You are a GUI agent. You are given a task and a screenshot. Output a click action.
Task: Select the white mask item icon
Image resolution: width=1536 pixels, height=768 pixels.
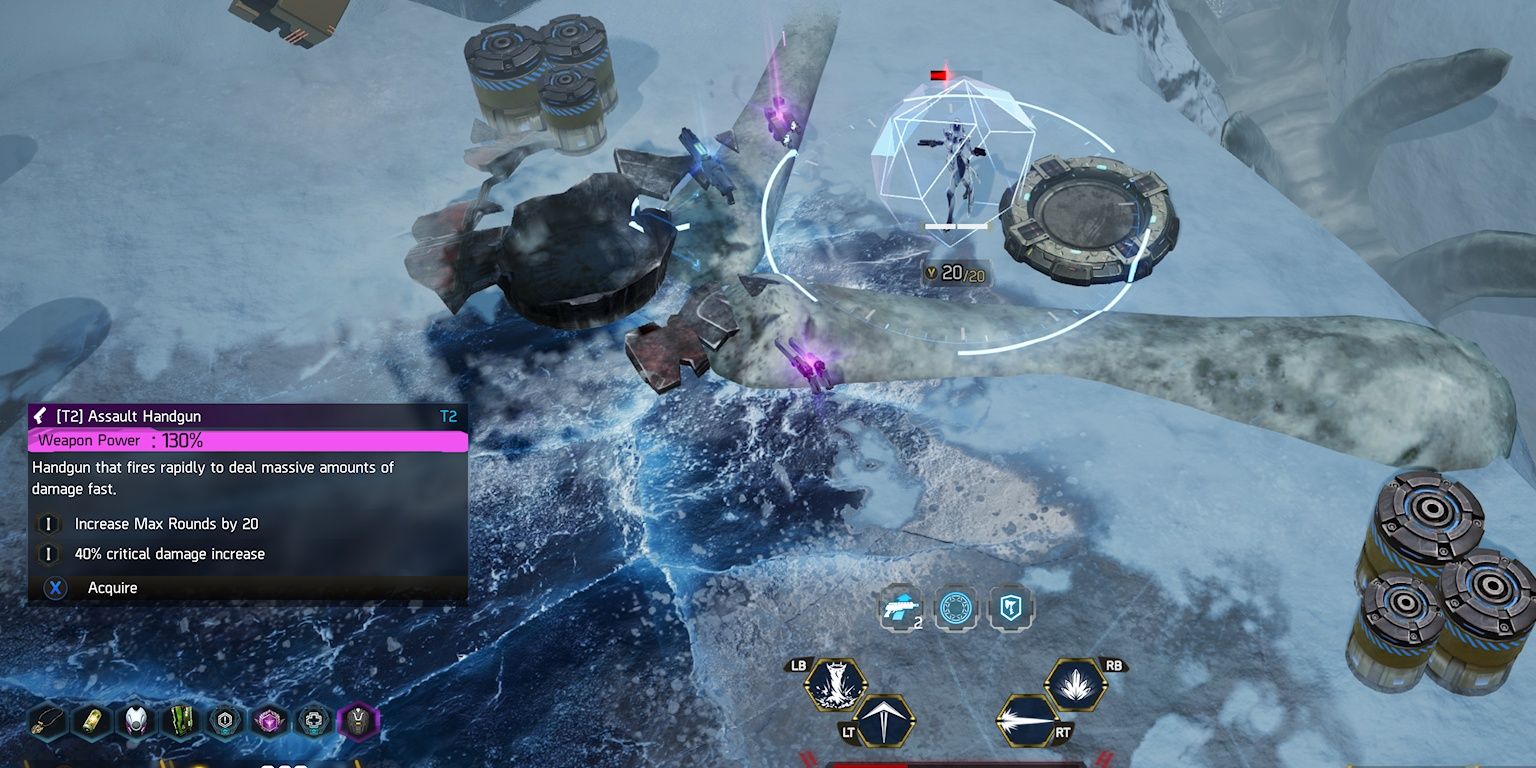coord(133,722)
